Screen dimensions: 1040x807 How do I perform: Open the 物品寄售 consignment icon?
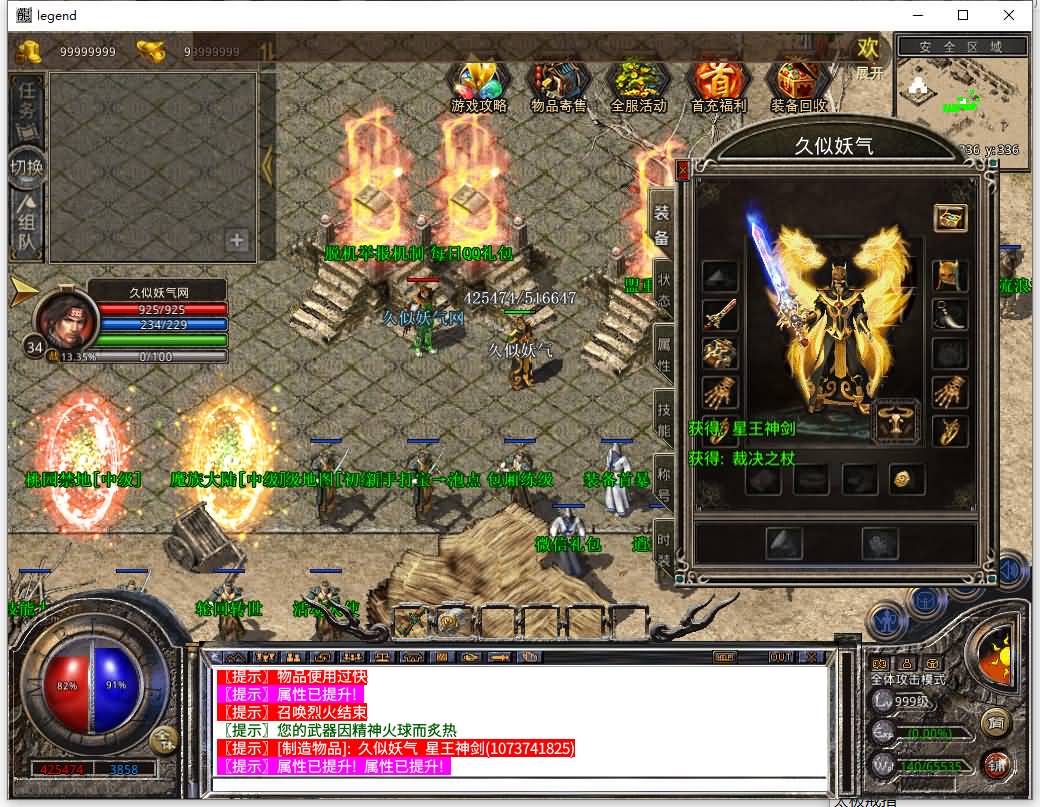click(x=559, y=85)
